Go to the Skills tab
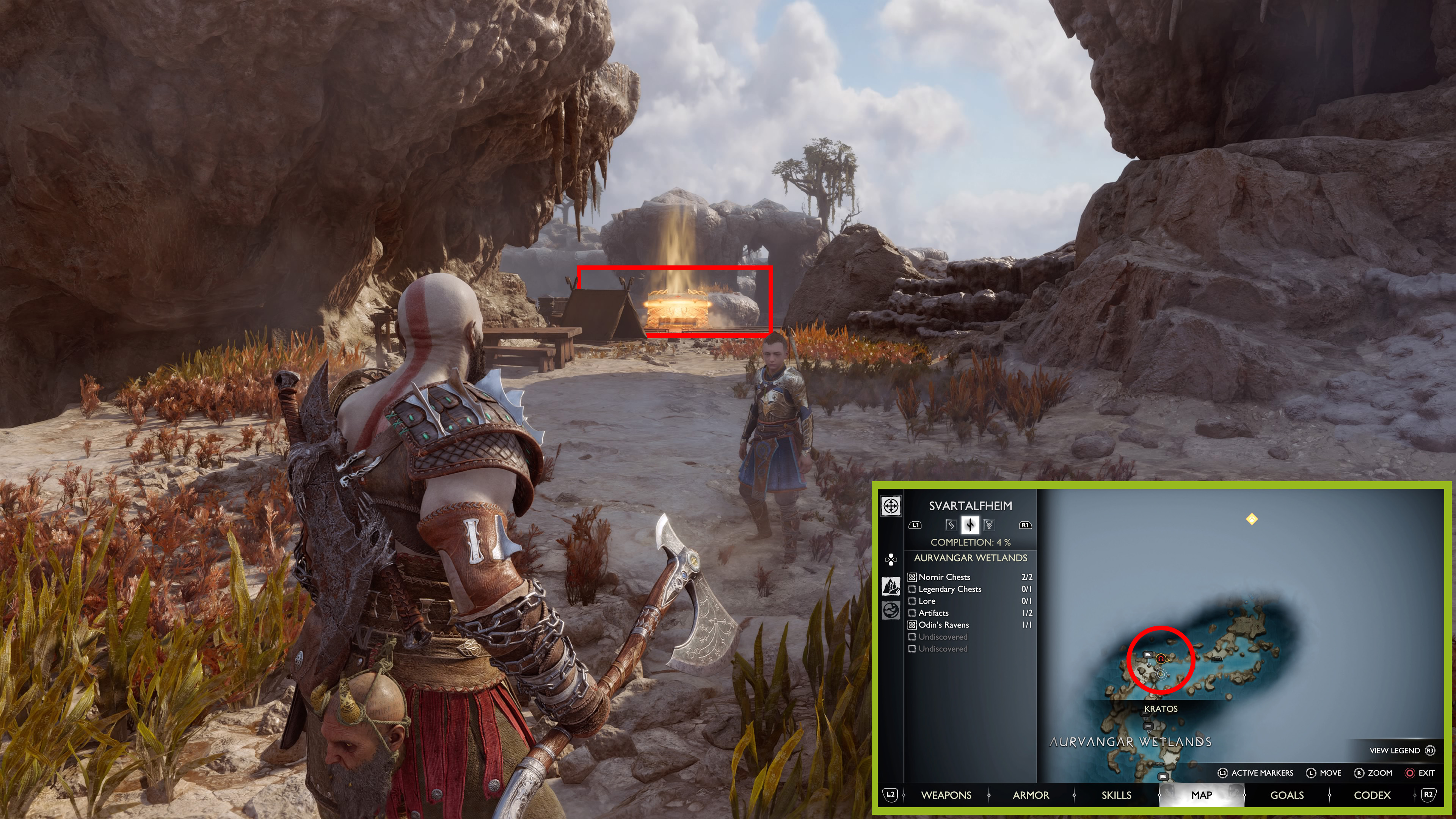 coord(1116,795)
